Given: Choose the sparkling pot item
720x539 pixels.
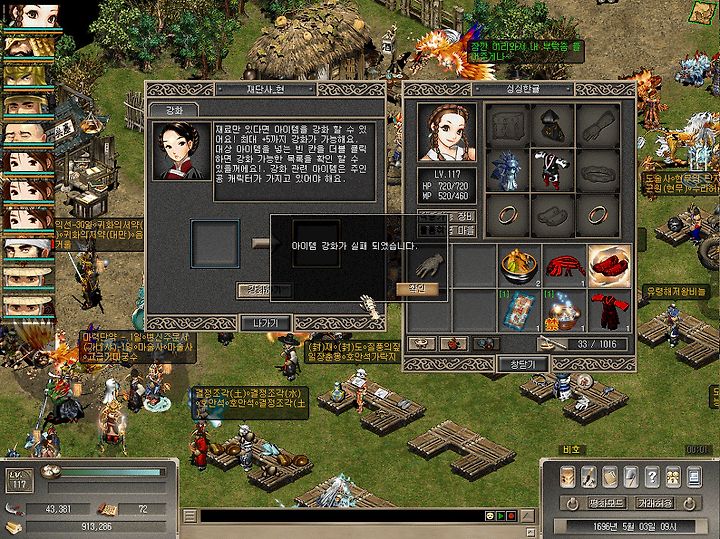Looking at the screenshot, I should (x=563, y=310).
